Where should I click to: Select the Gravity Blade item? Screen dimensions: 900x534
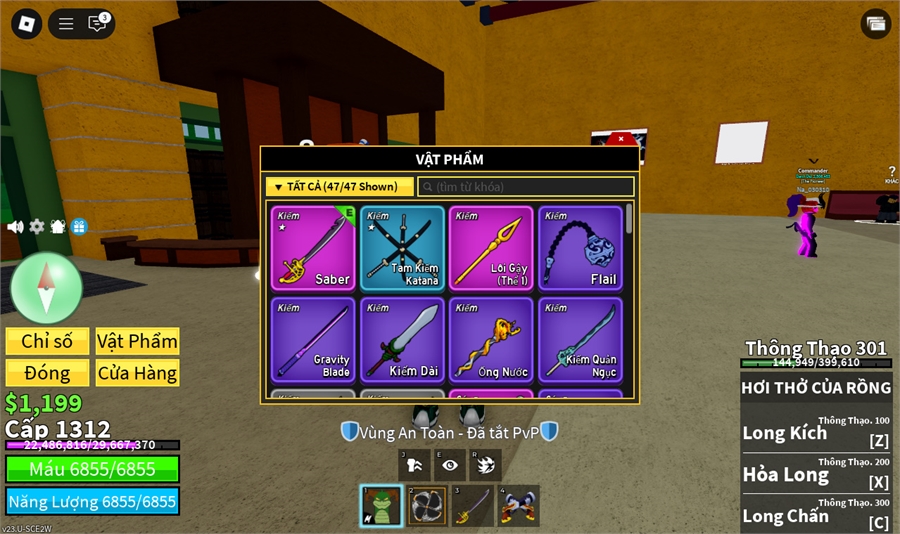(x=312, y=339)
